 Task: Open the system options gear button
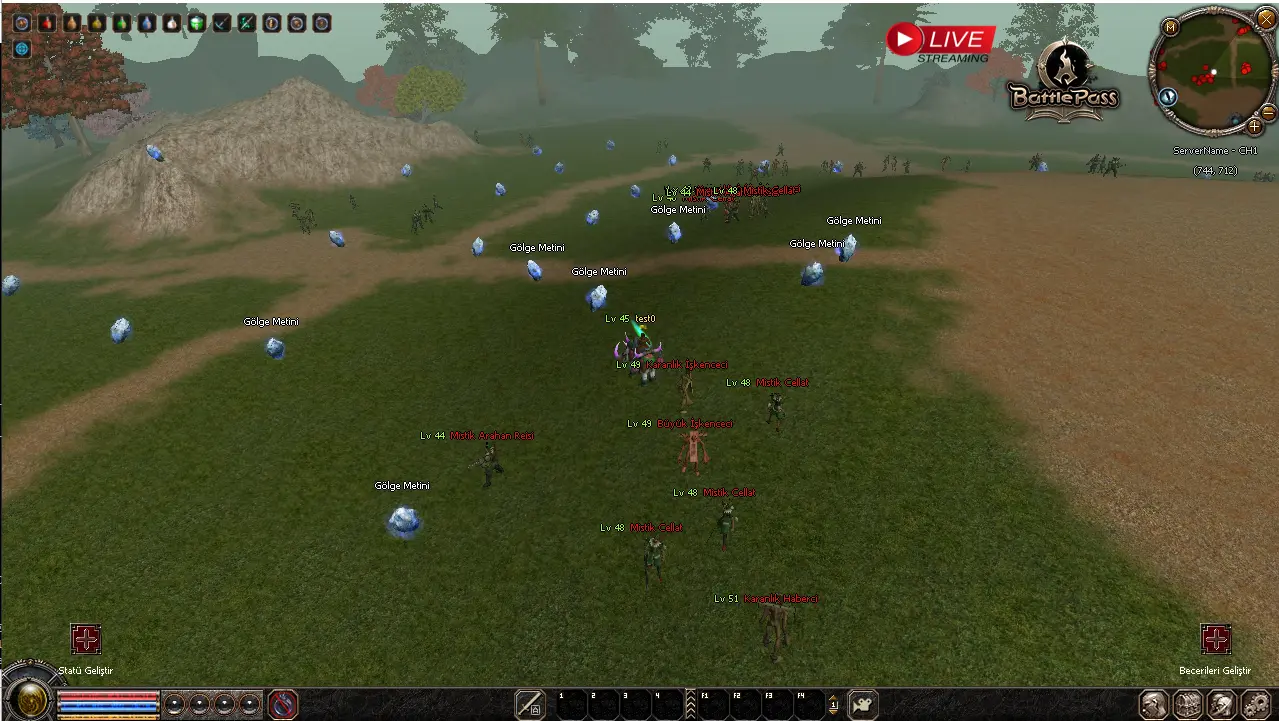coord(1254,704)
